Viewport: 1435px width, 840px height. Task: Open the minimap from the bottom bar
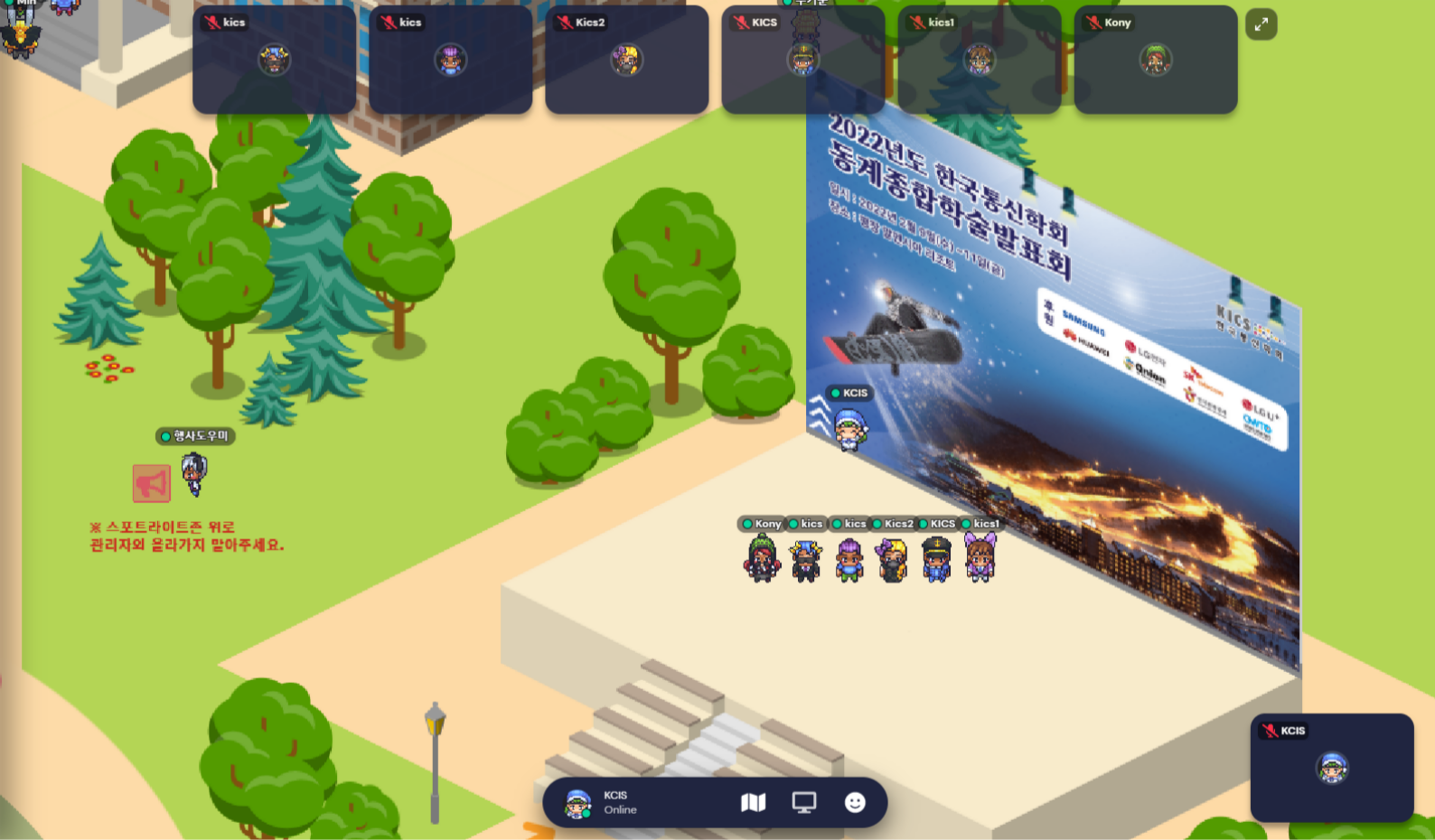pos(753,802)
